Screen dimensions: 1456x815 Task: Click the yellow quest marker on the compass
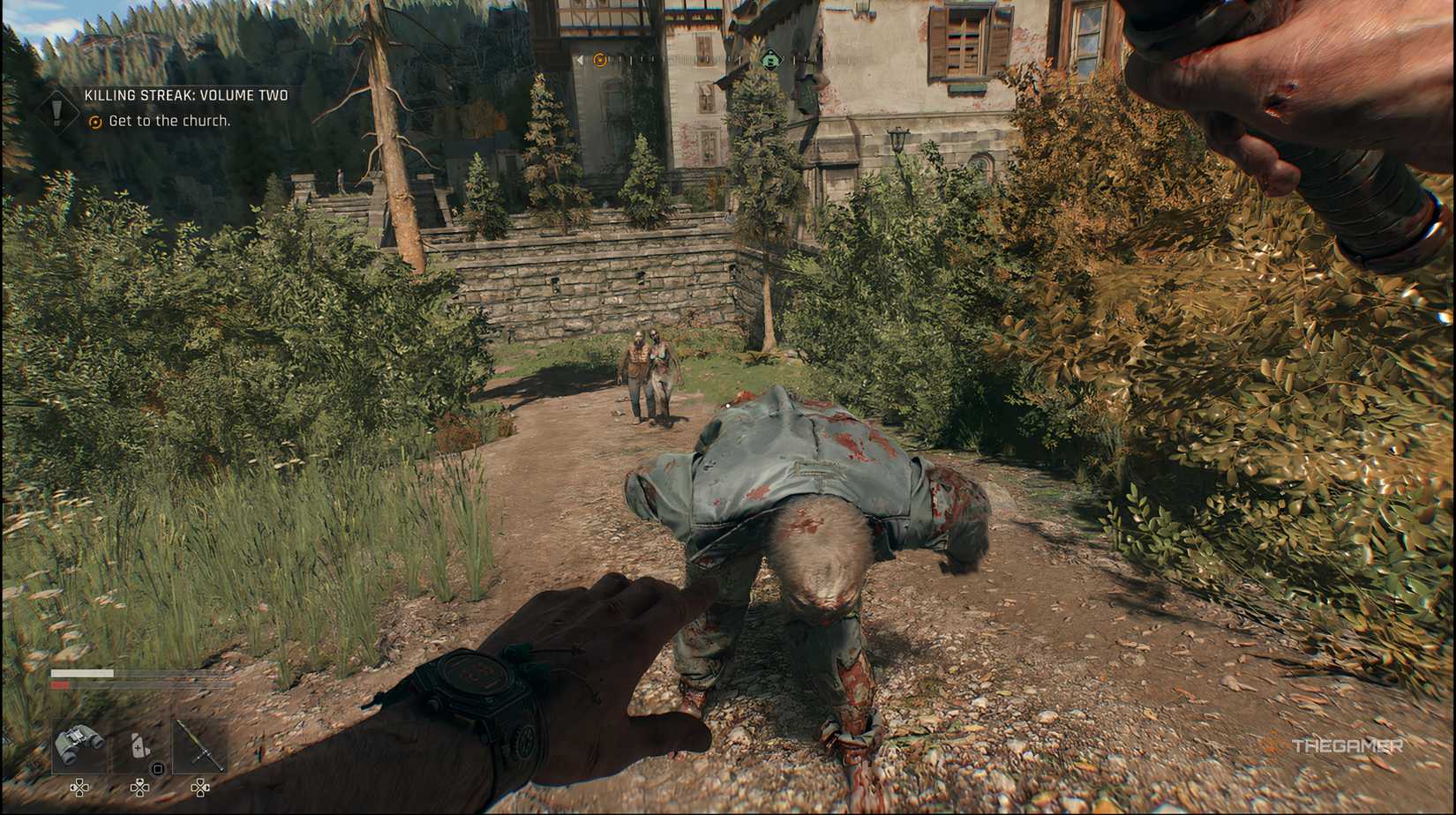(600, 60)
